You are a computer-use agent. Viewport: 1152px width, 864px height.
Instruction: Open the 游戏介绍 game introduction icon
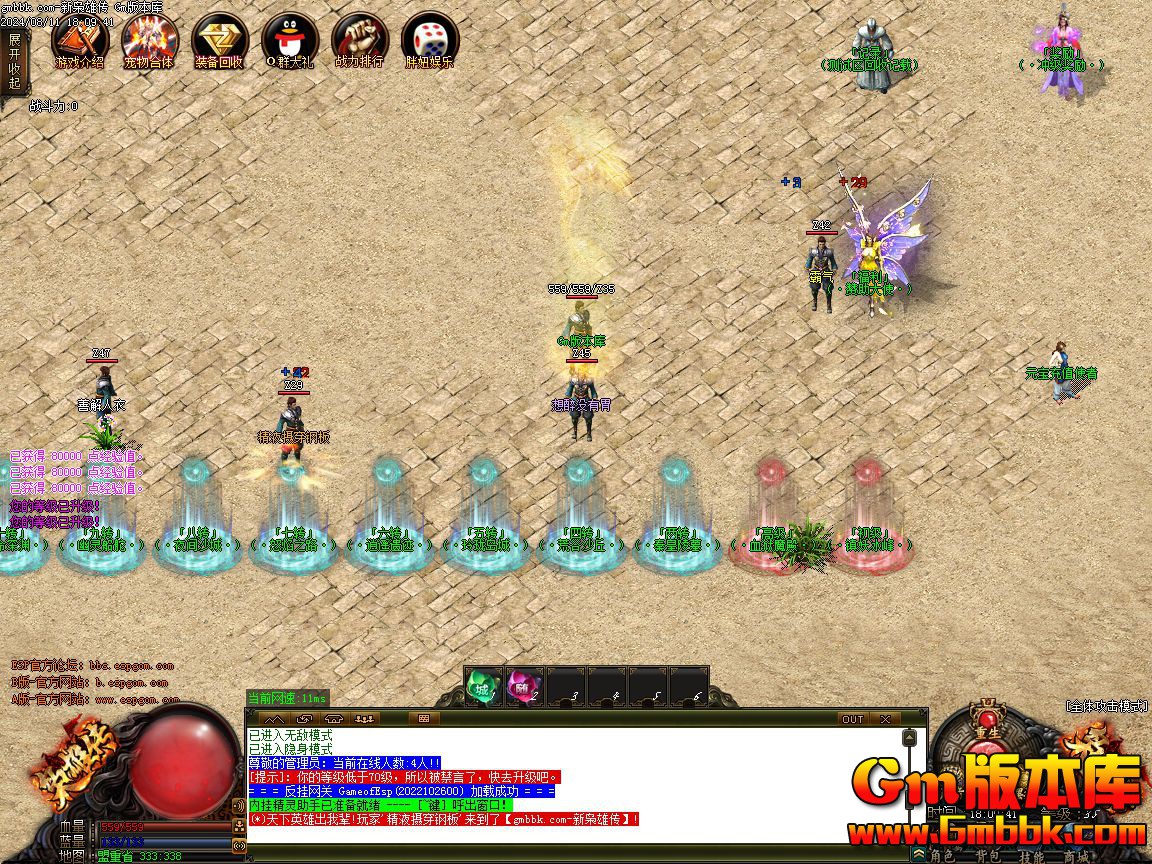tap(80, 41)
